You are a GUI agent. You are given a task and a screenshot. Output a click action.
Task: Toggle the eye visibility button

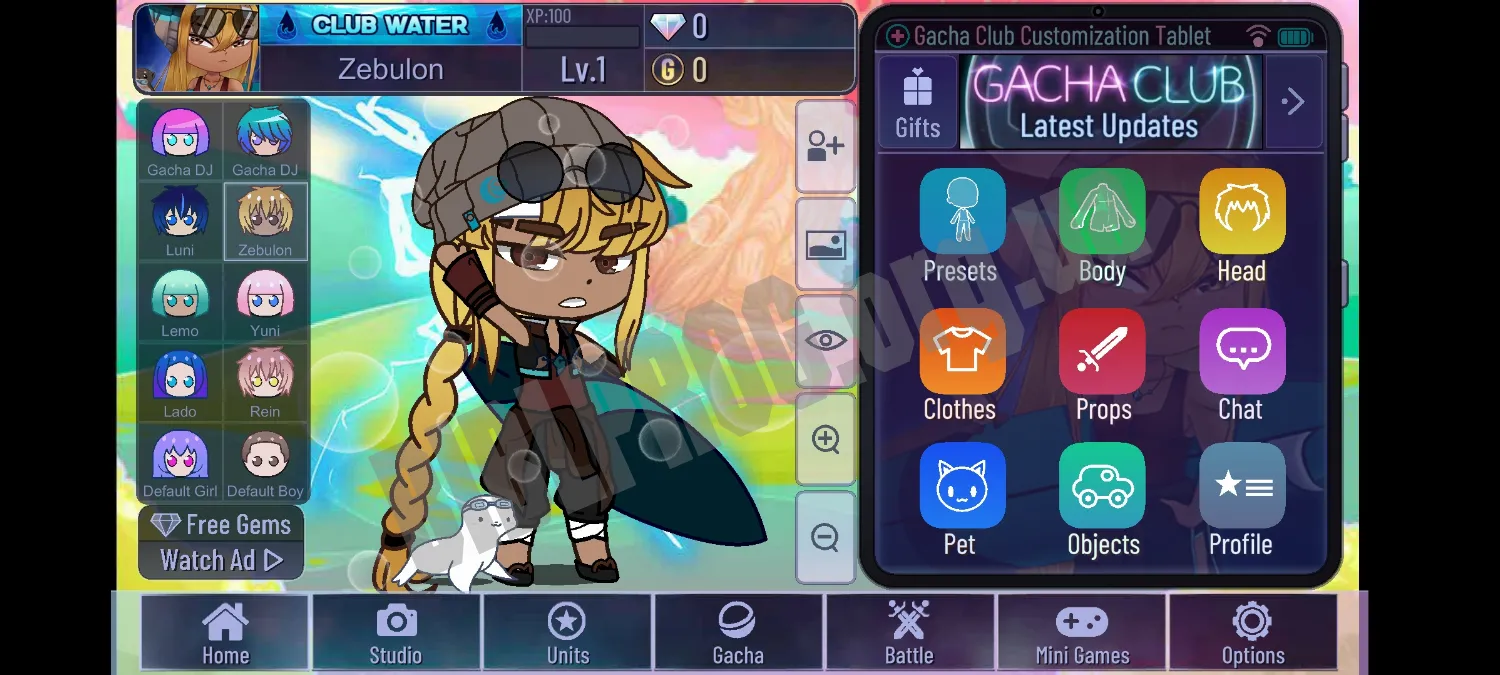(x=825, y=341)
